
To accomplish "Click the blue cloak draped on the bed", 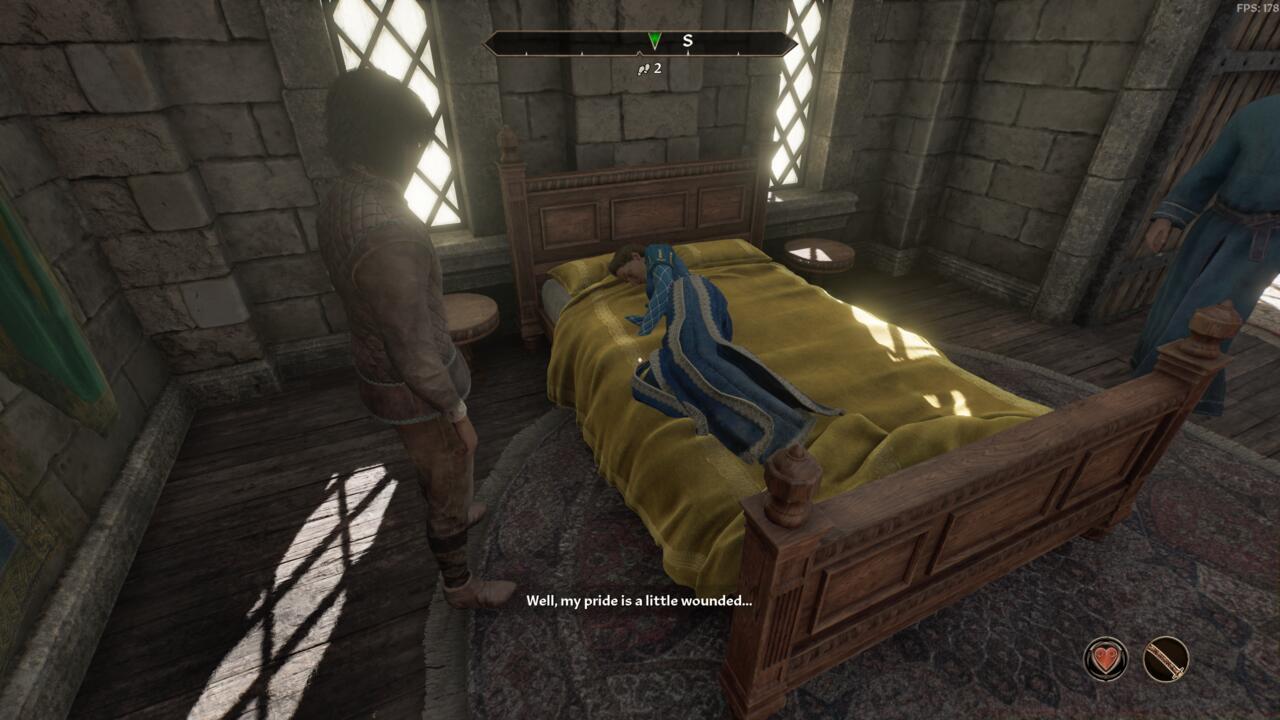I will [x=710, y=370].
